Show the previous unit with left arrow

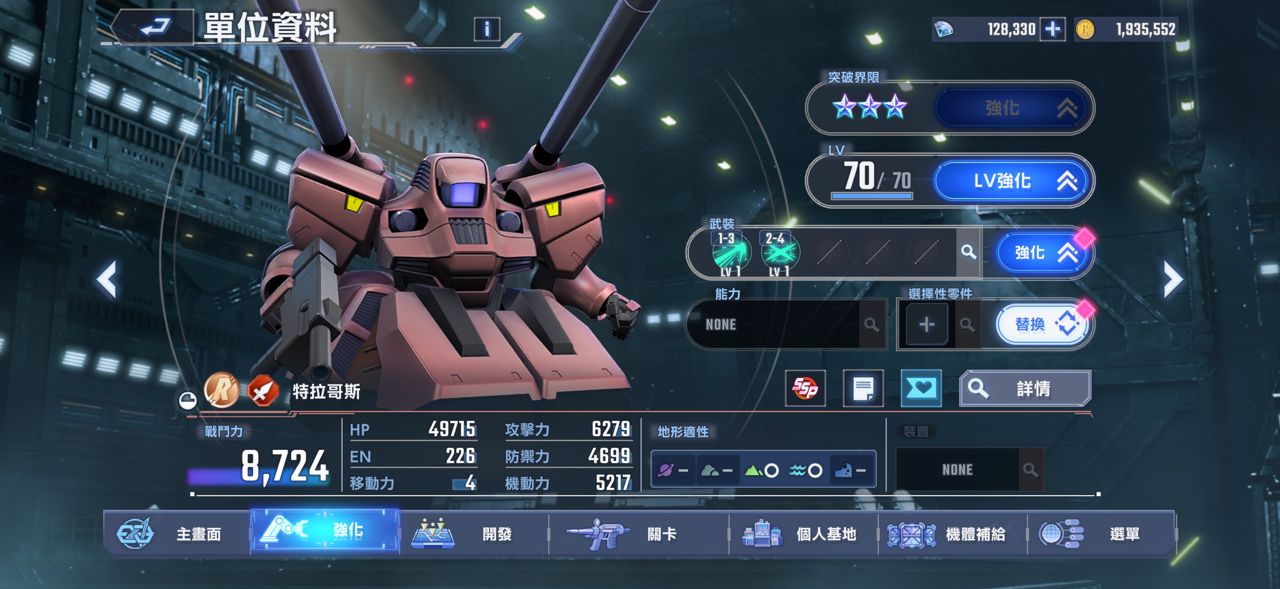pos(107,280)
